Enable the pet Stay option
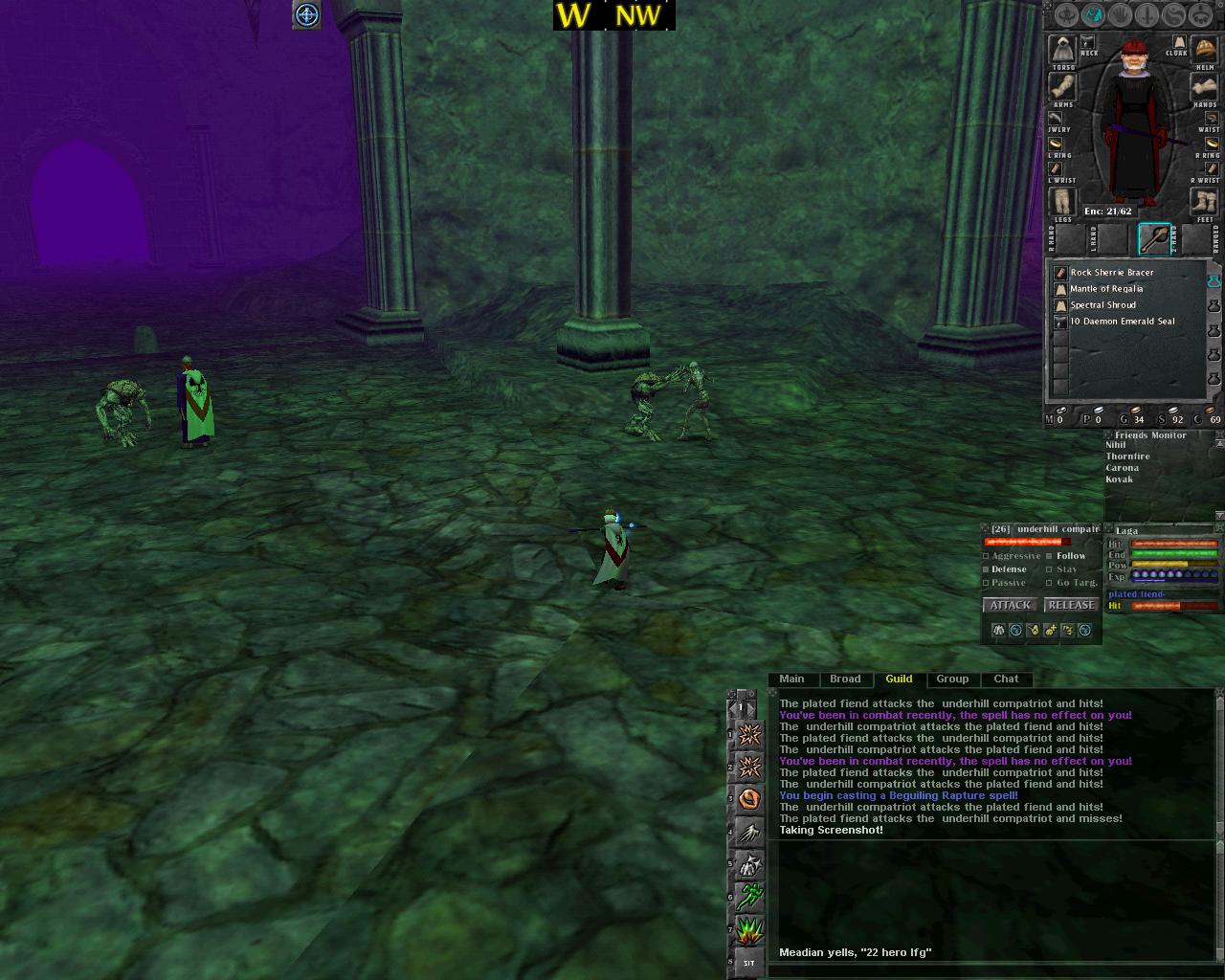This screenshot has height=980, width=1225. tap(1050, 569)
